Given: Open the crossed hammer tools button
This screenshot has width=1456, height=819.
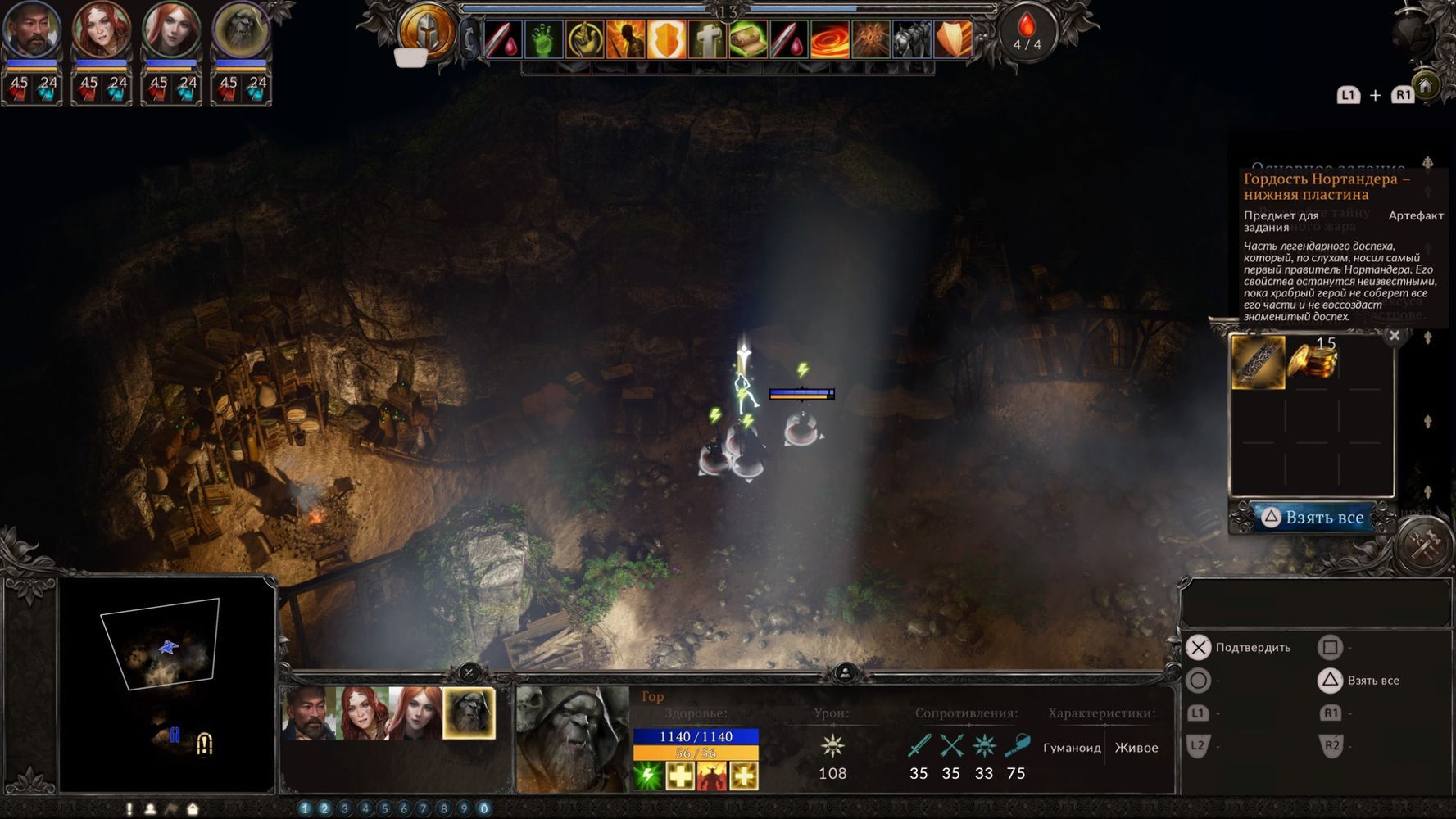Looking at the screenshot, I should [1425, 545].
